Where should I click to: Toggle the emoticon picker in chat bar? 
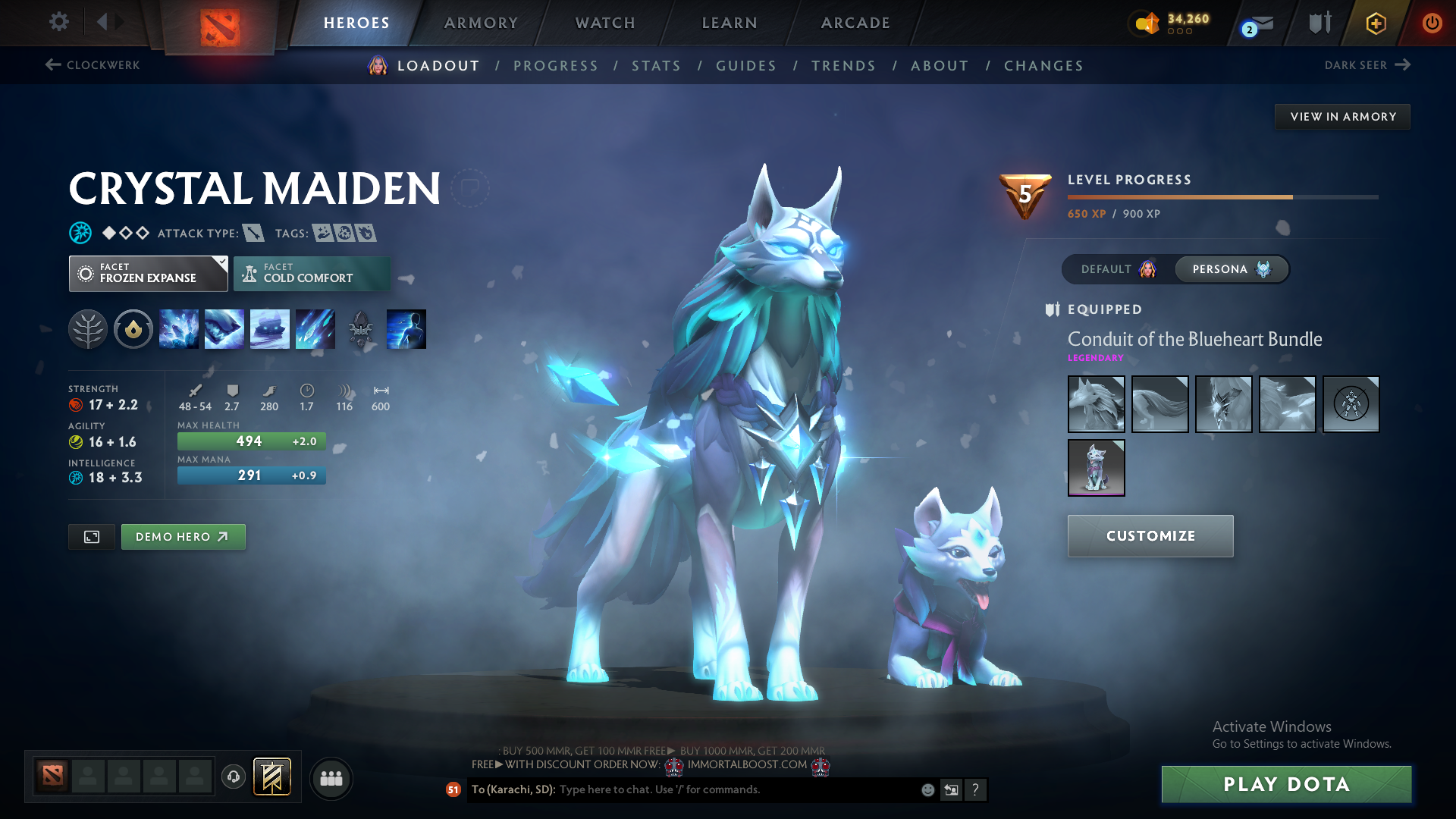tap(927, 789)
